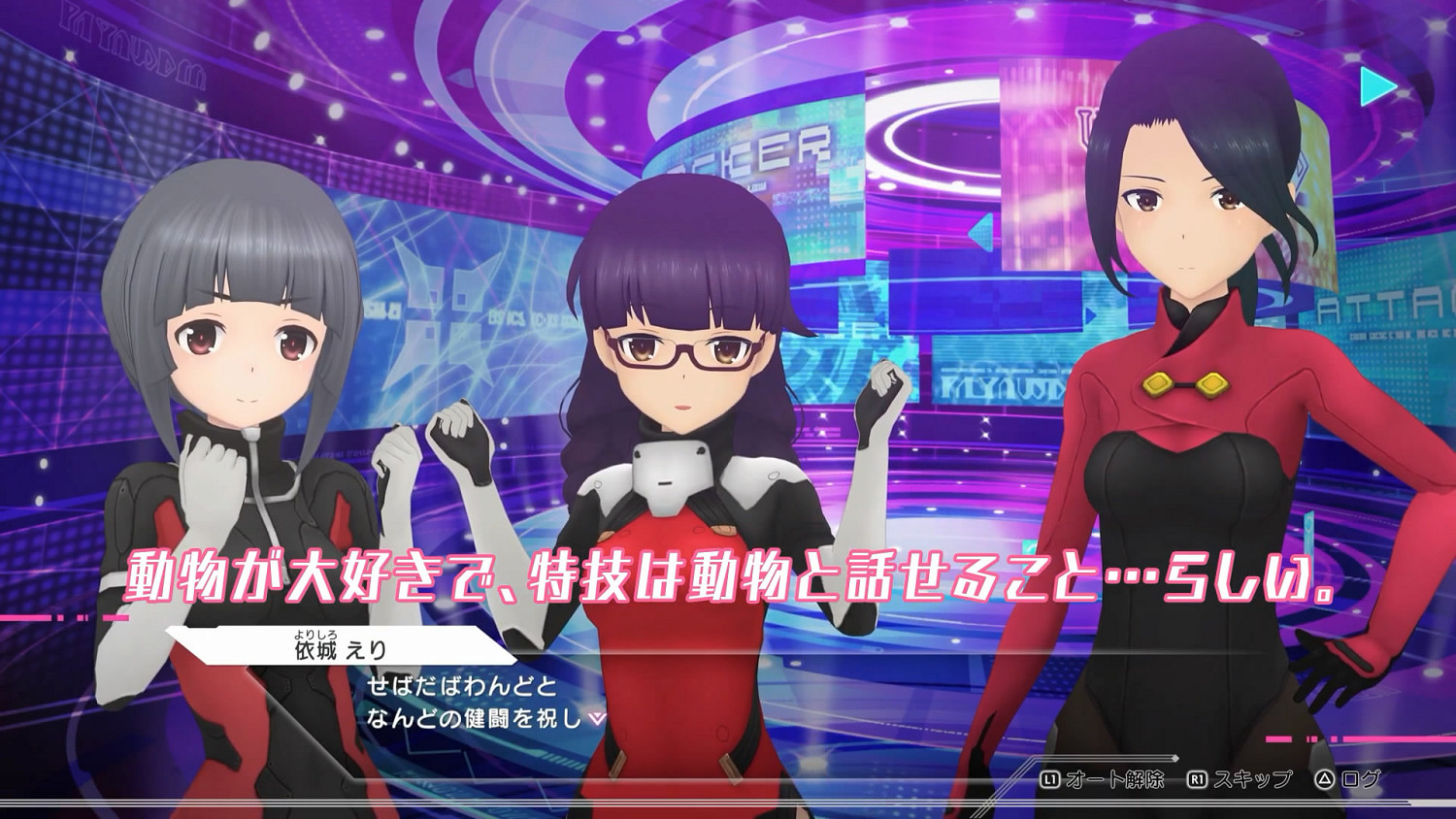Click the furigana よりしろ above the name
The image size is (1456, 819).
tap(314, 636)
